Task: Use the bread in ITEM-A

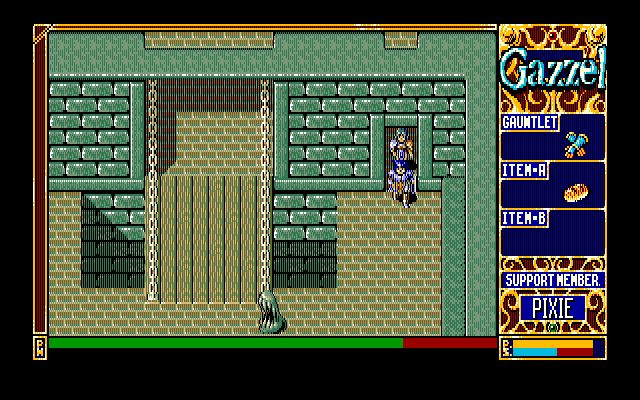Action: (x=574, y=191)
